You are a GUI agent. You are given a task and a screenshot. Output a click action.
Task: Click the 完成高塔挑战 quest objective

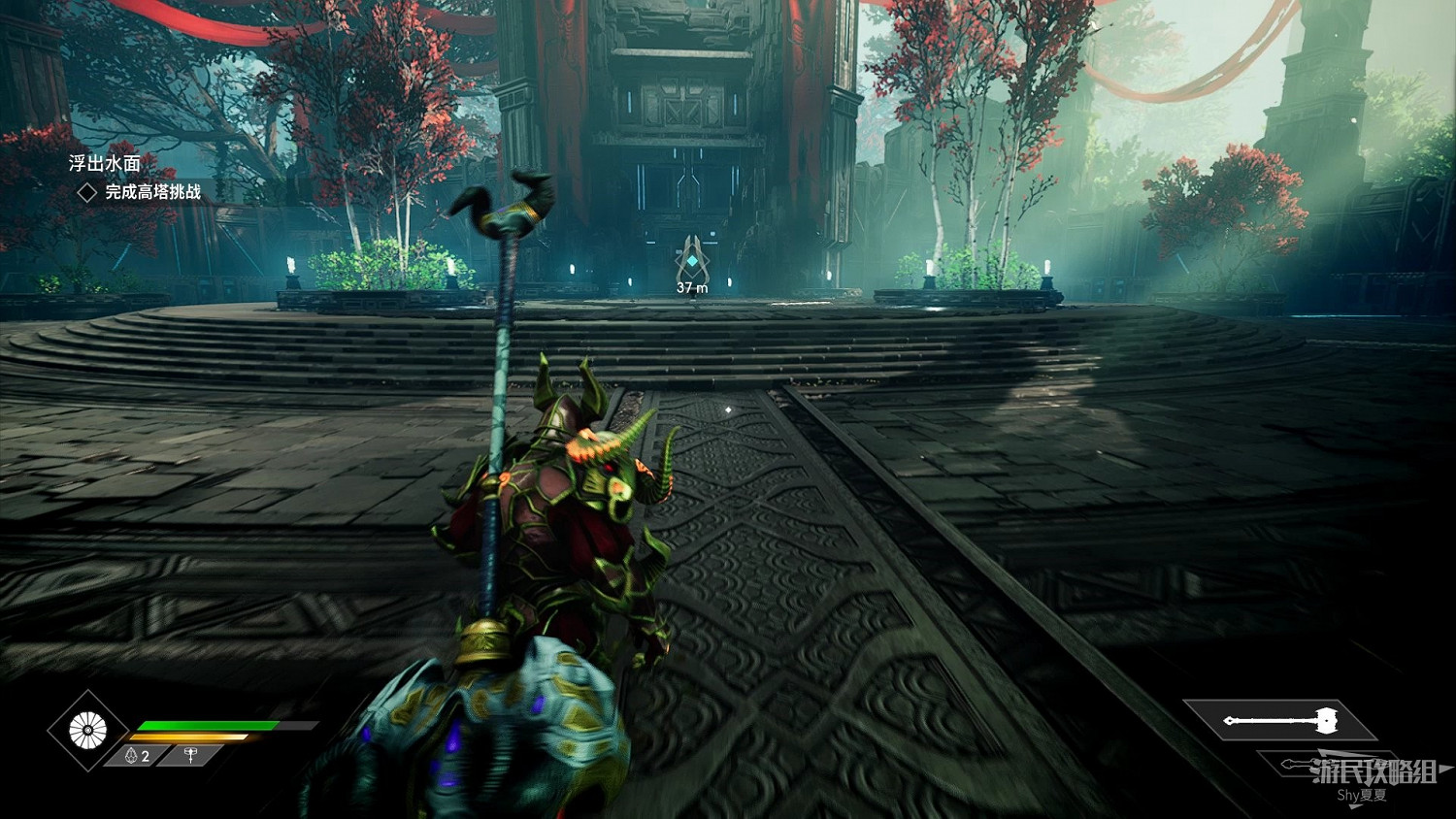coord(152,192)
